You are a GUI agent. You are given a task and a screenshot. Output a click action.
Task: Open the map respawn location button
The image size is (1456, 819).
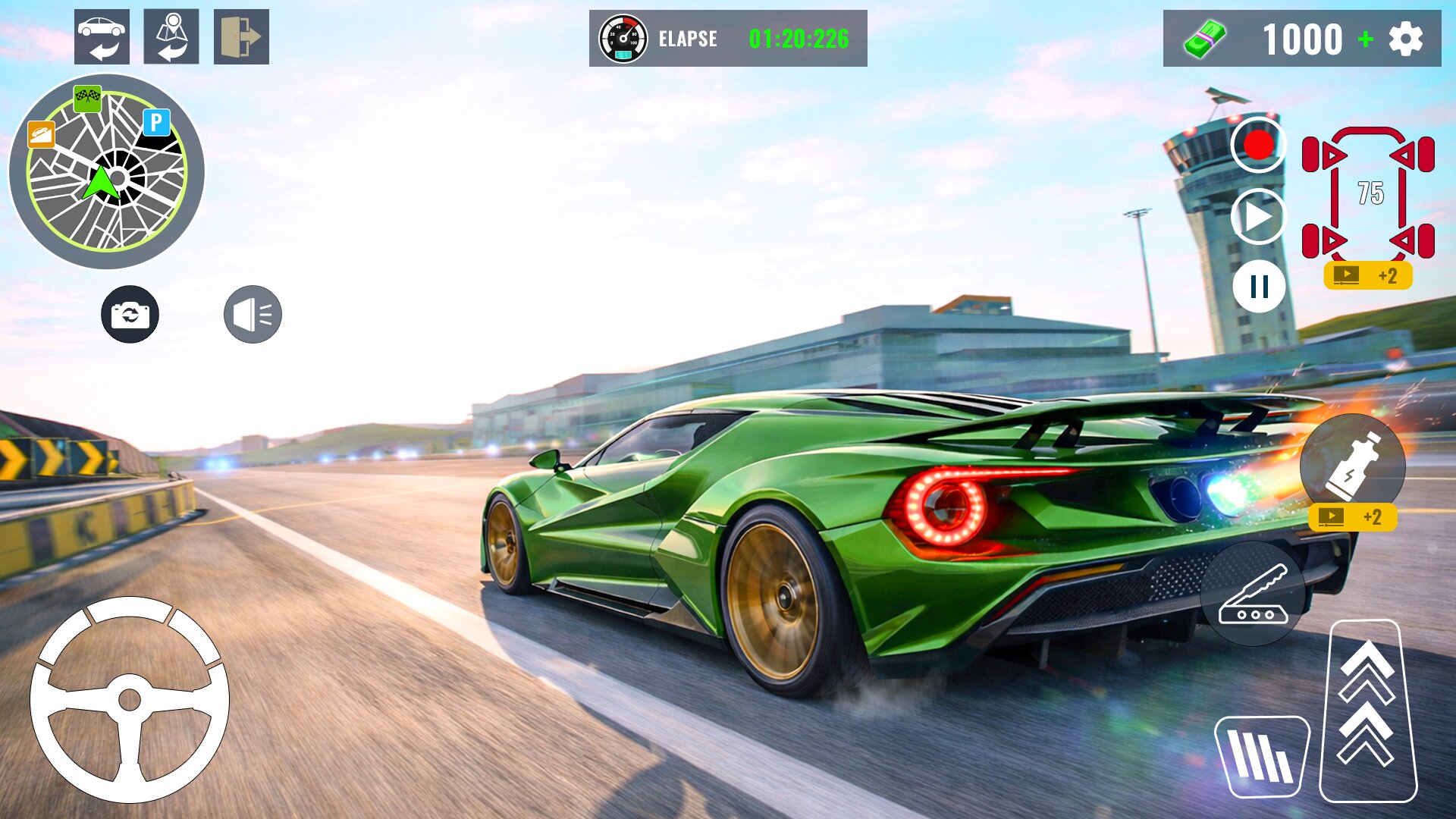[x=171, y=37]
